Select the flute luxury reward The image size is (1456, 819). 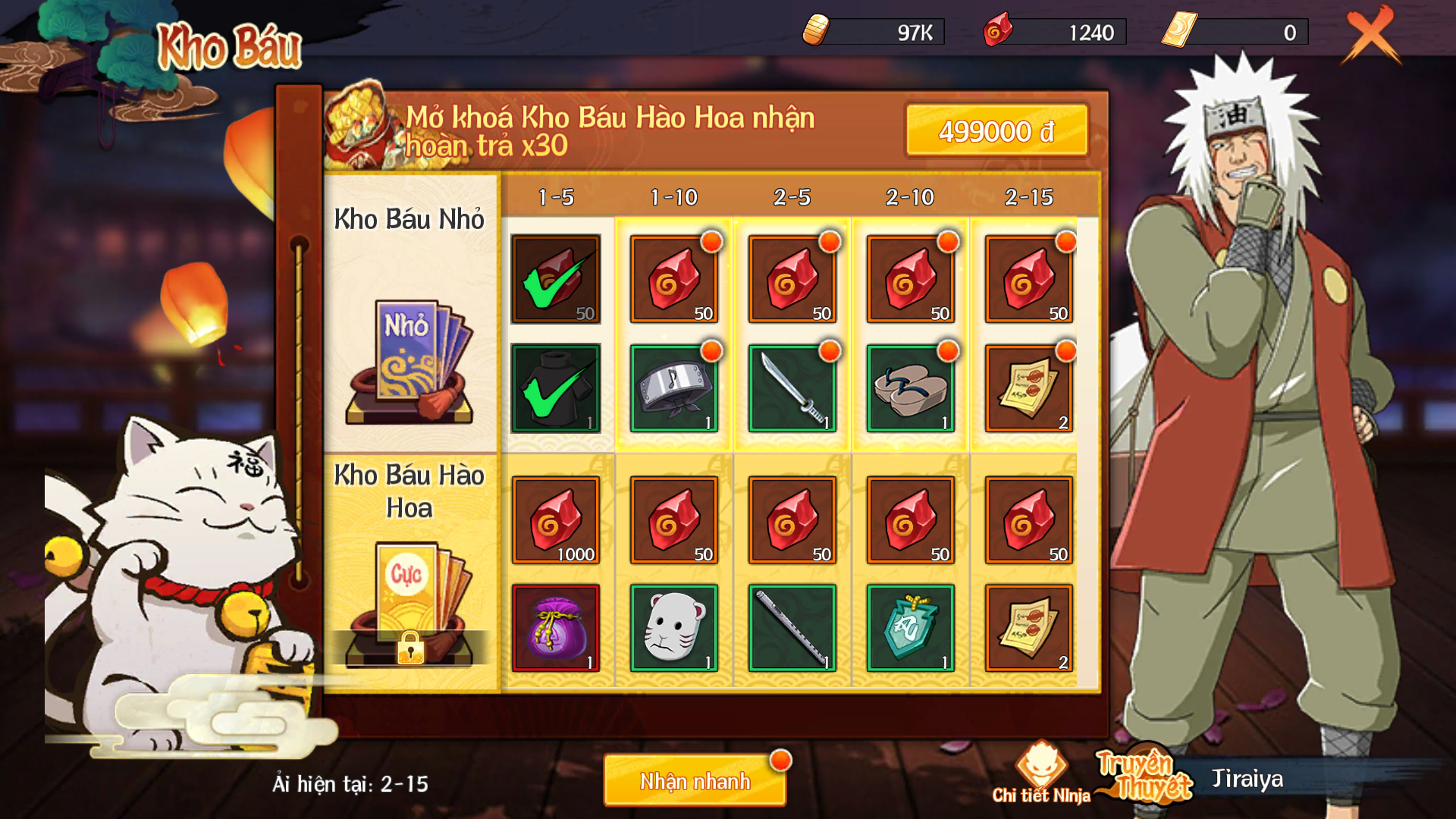pos(792,628)
